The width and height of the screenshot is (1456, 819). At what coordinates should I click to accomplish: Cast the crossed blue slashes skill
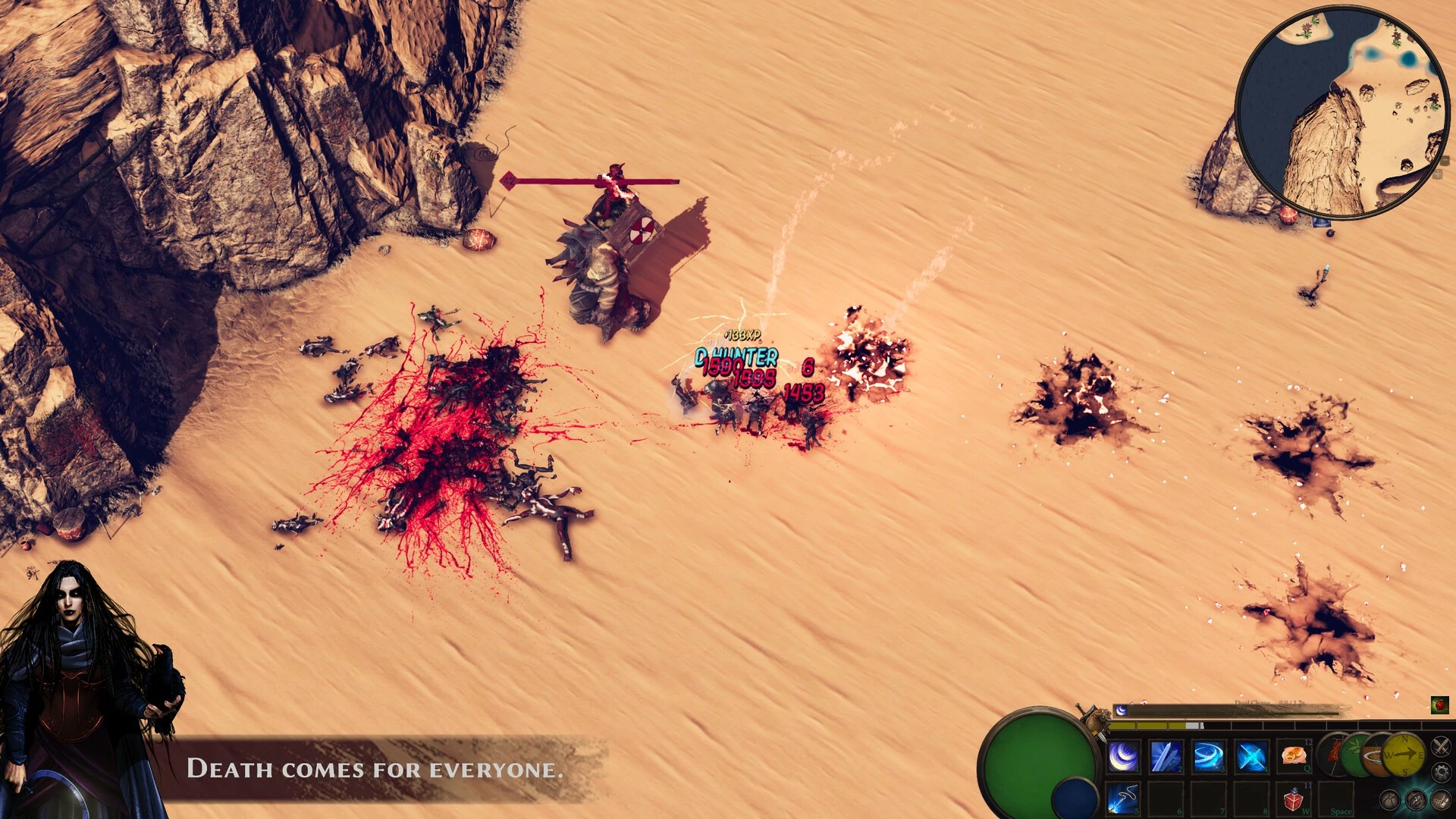point(1250,757)
